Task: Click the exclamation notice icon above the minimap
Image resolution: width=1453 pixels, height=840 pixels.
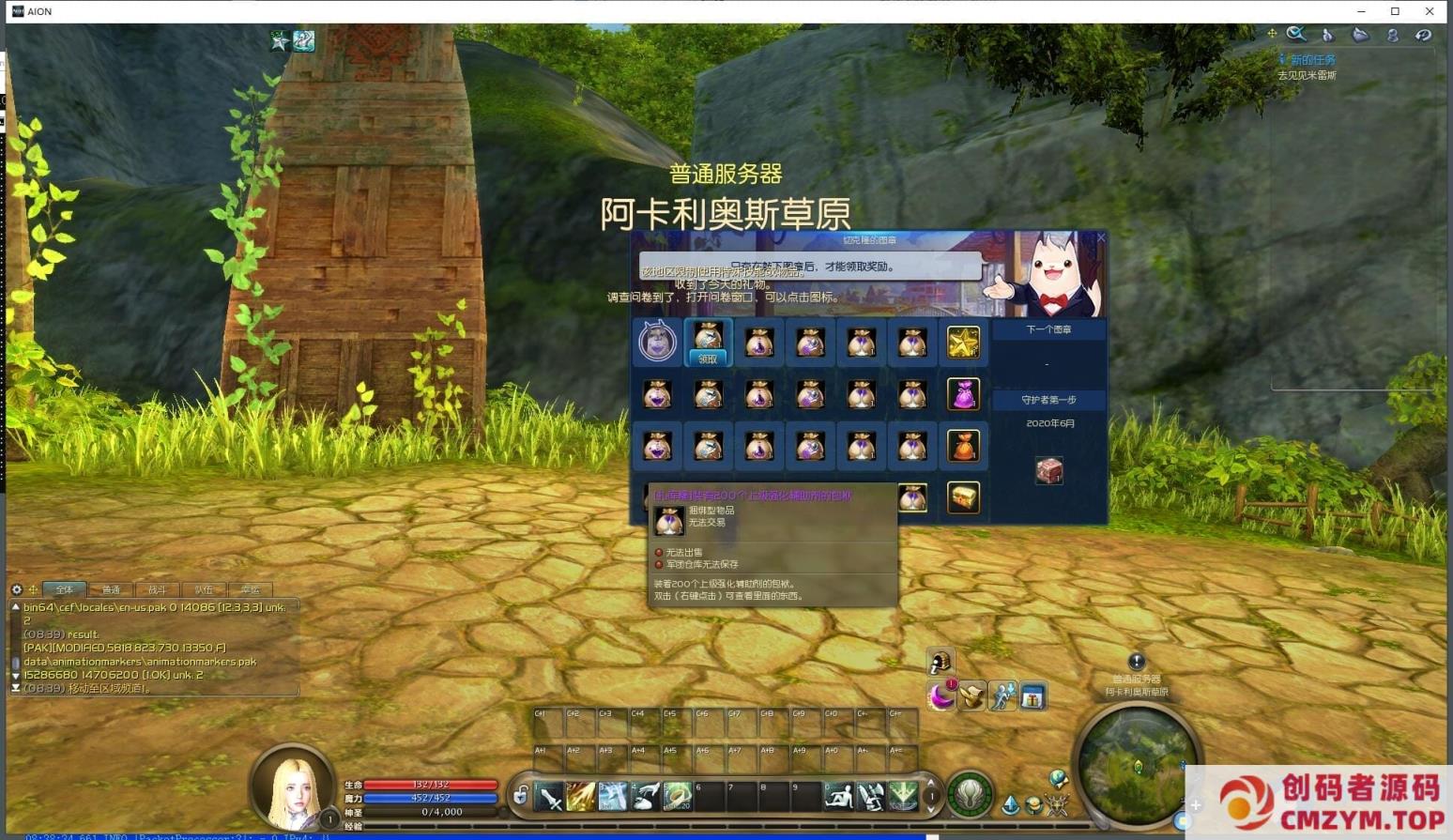Action: click(x=1136, y=660)
